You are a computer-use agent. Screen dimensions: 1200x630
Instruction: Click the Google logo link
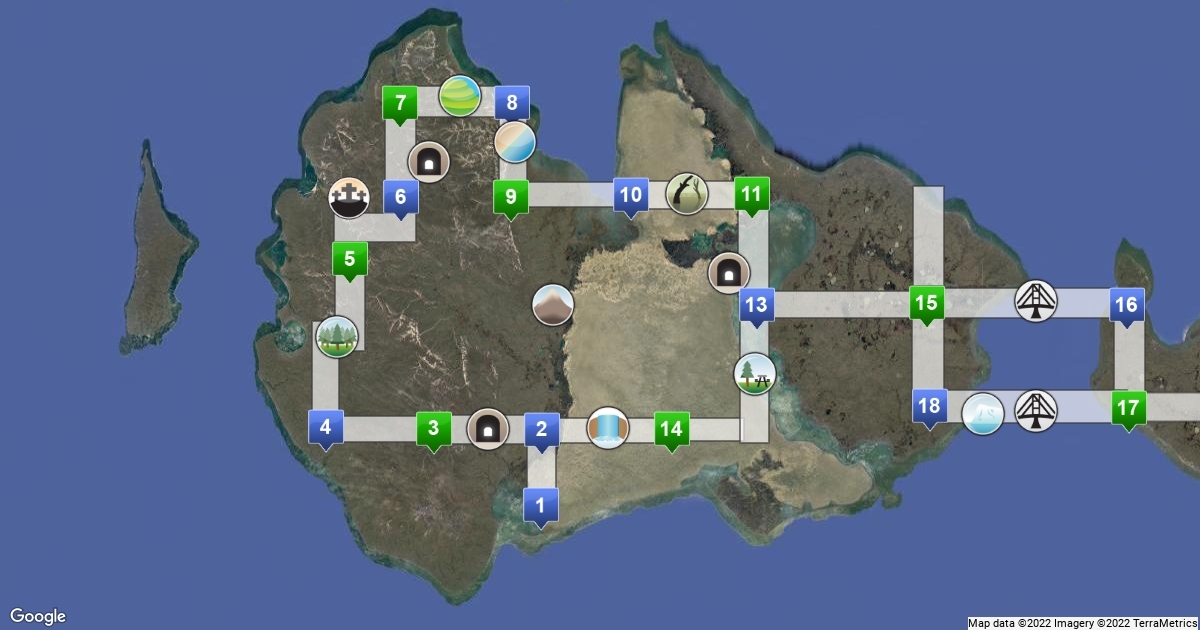tap(38, 616)
